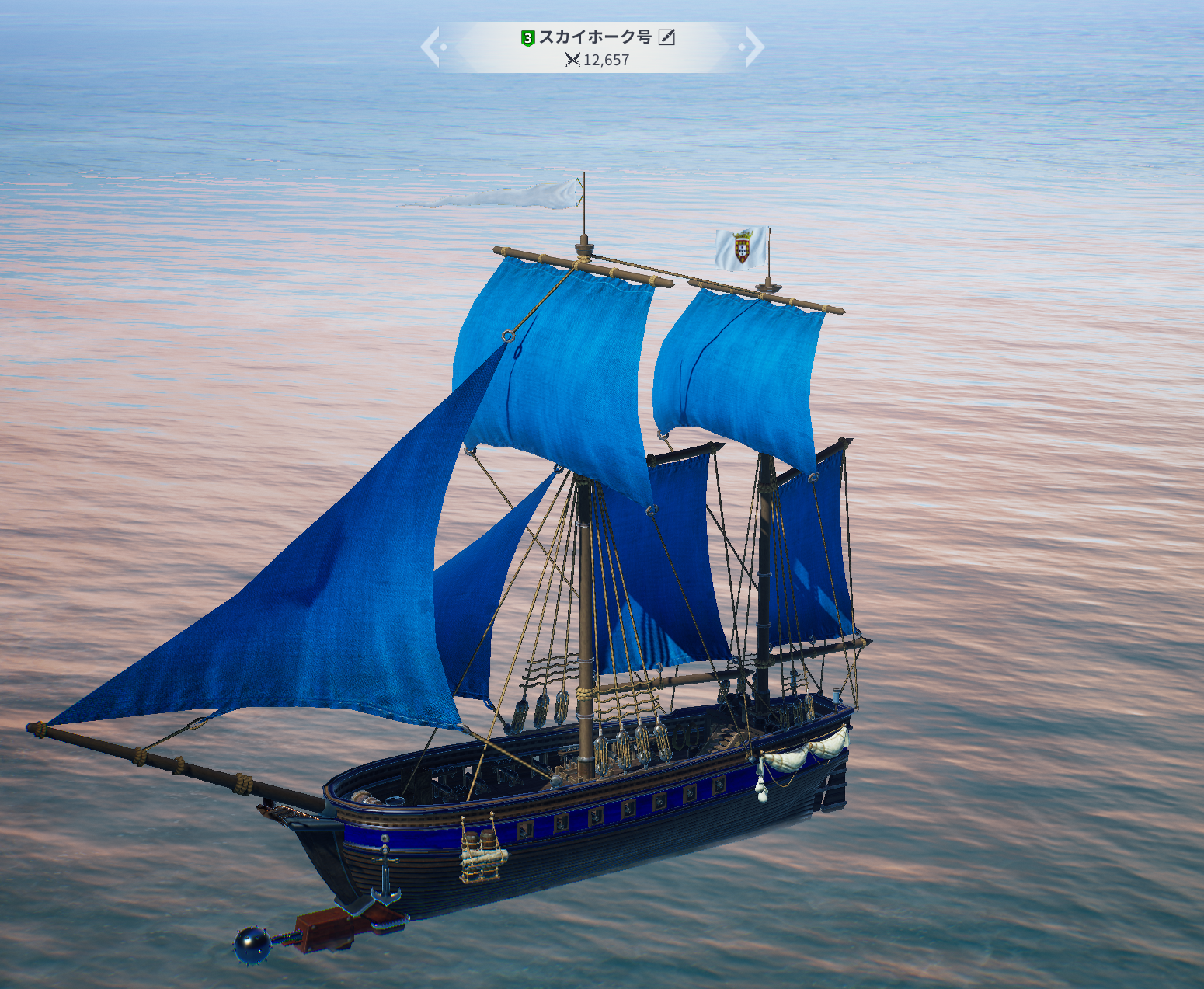
Task: Rename ship using the pencil edit icon
Action: [666, 37]
